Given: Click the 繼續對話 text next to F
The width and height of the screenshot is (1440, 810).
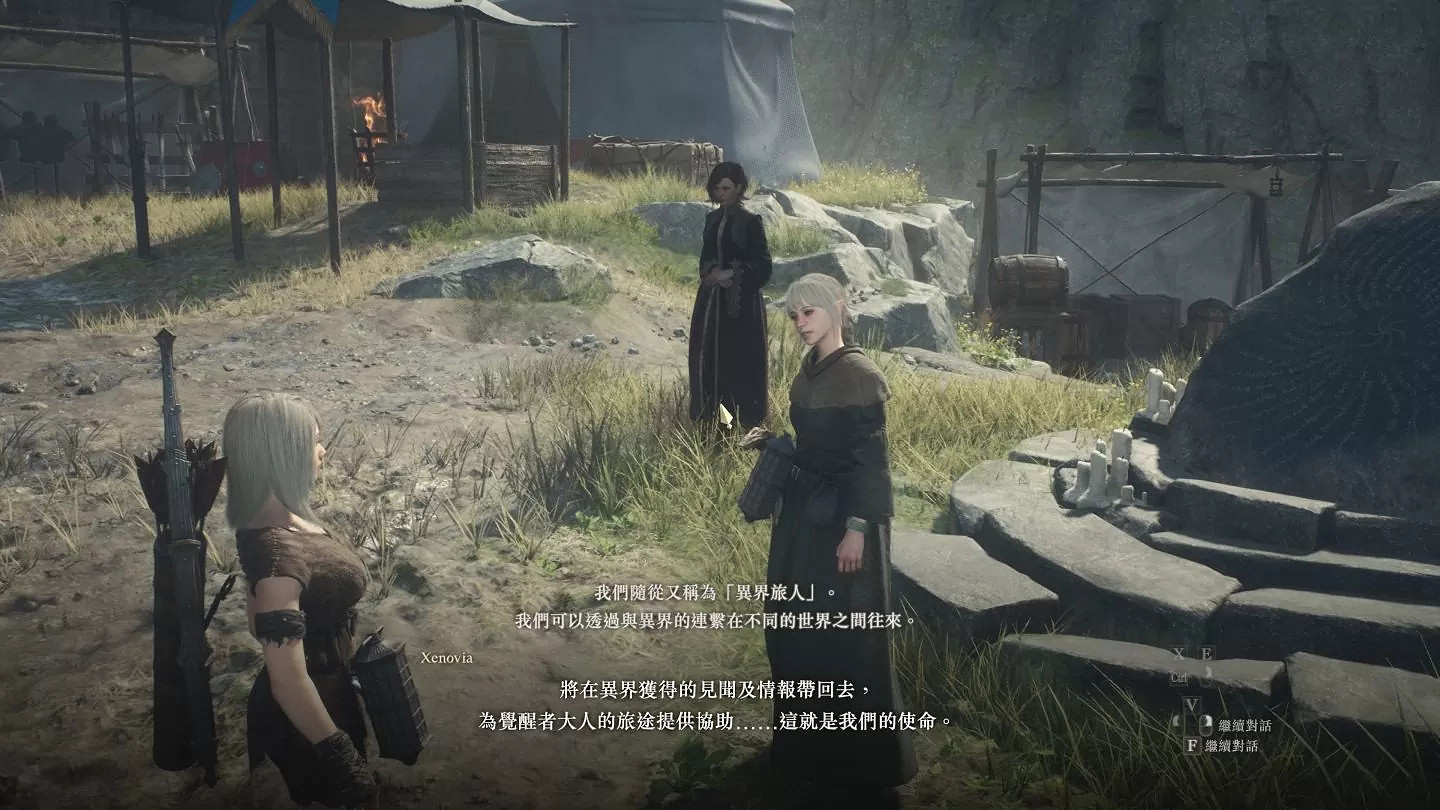Looking at the screenshot, I should pos(1238,745).
